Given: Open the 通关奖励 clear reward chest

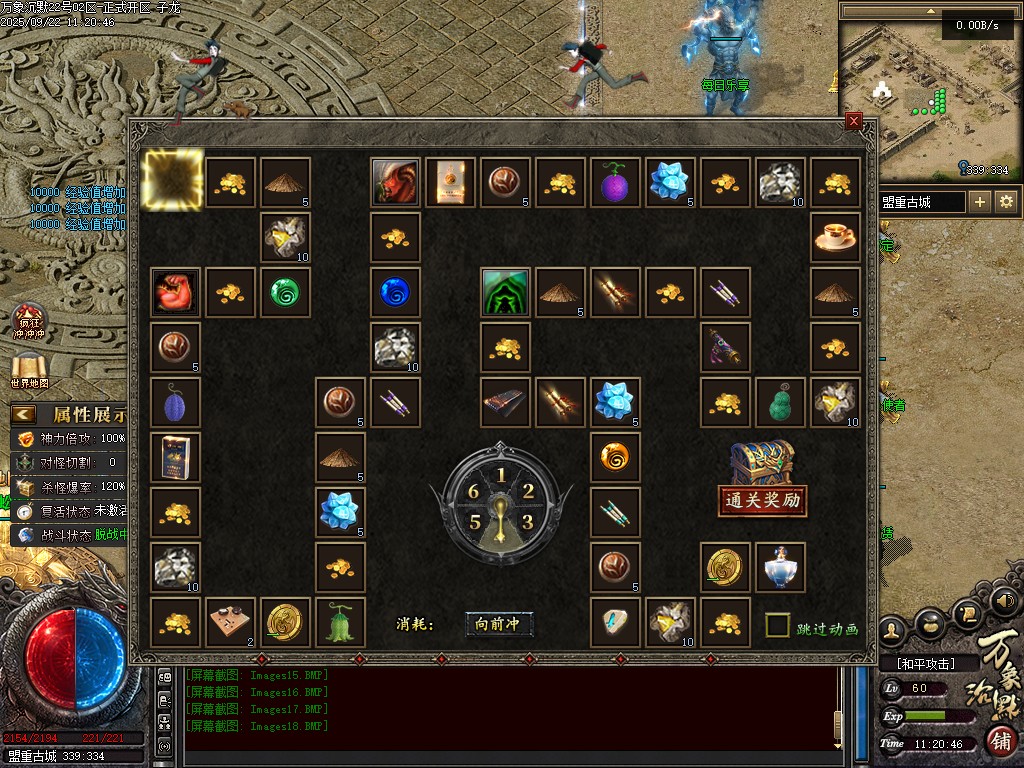Looking at the screenshot, I should tap(763, 478).
